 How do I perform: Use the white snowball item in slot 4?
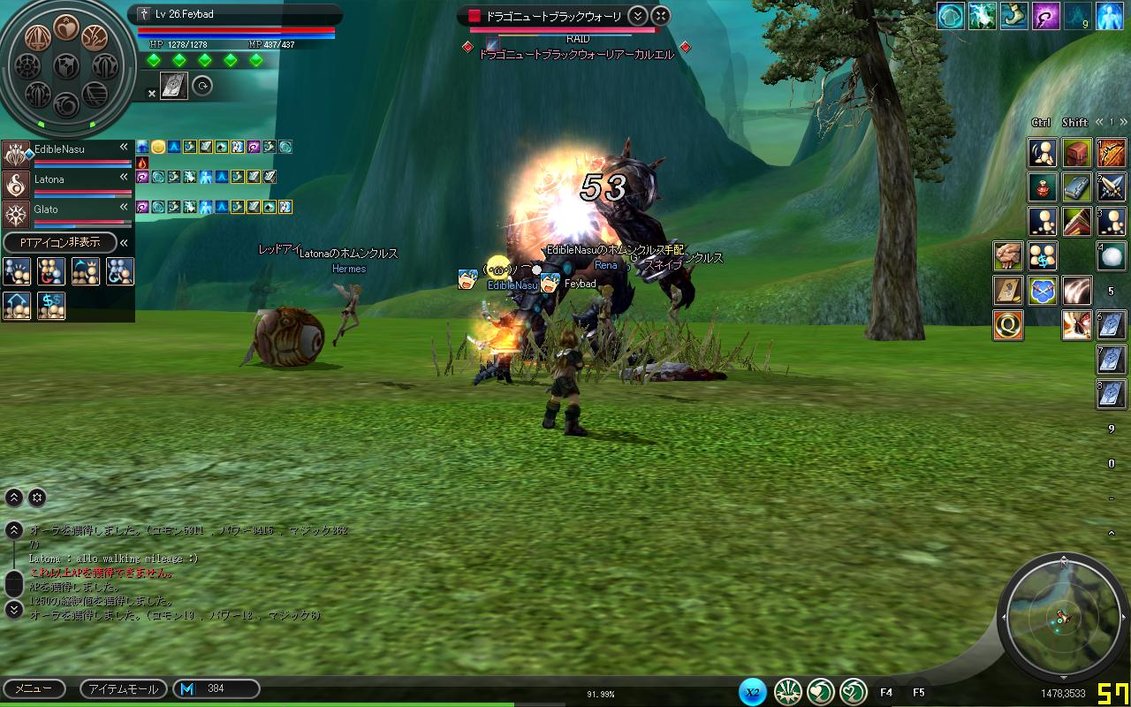[1111, 256]
